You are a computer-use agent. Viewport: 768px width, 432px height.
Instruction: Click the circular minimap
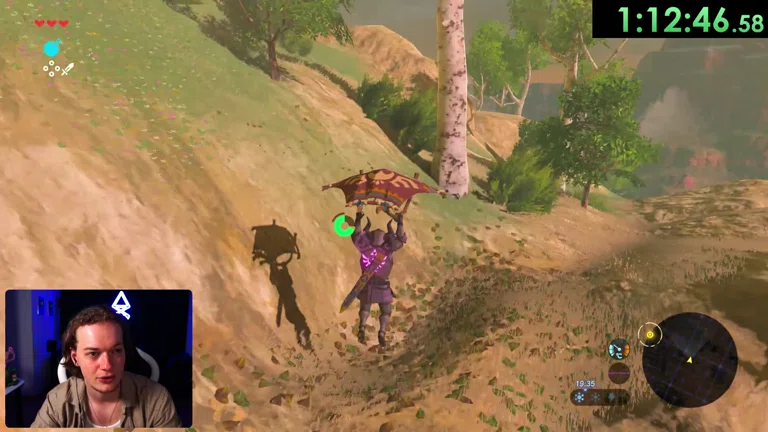point(689,360)
